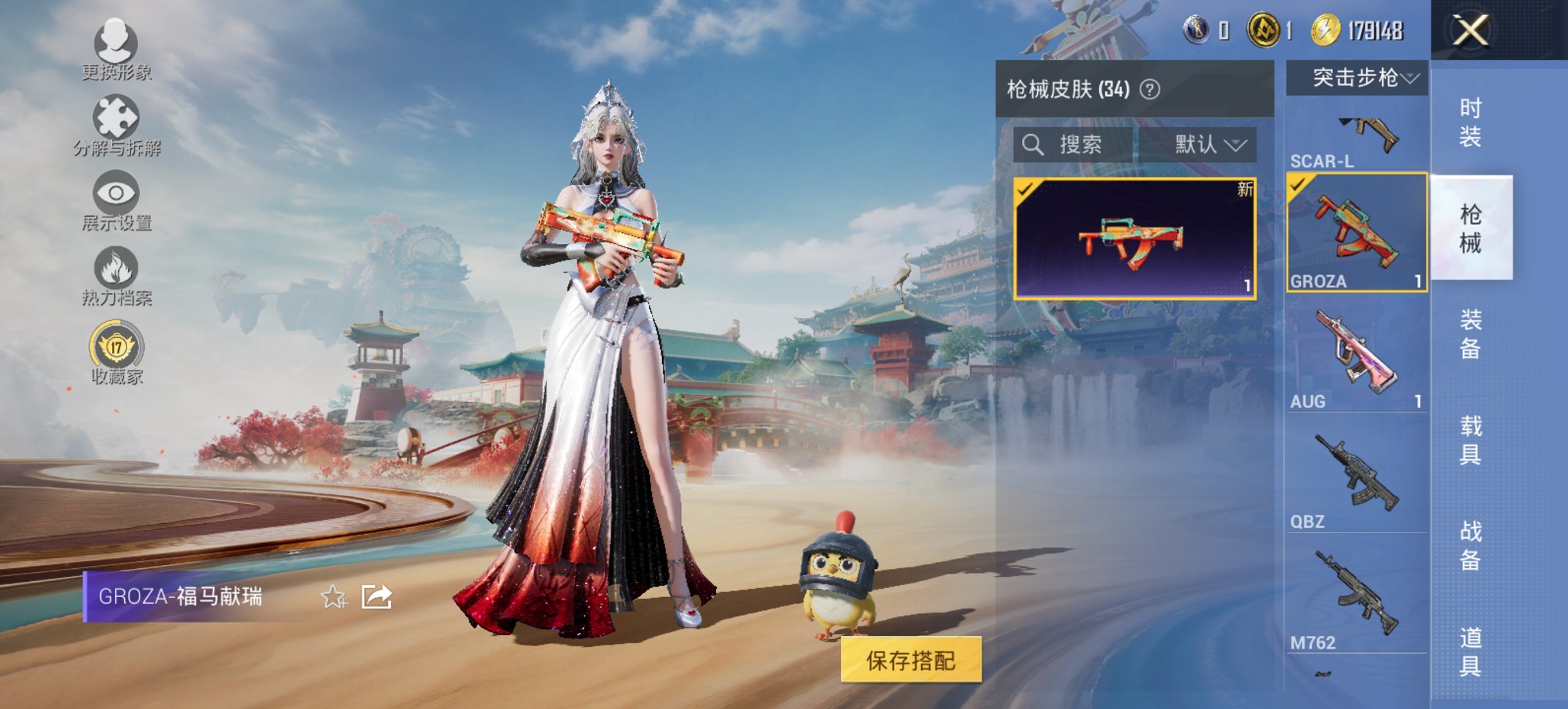Expand the 突击步枪 weapon category dropdown
This screenshot has height=709, width=1568.
1360,78
